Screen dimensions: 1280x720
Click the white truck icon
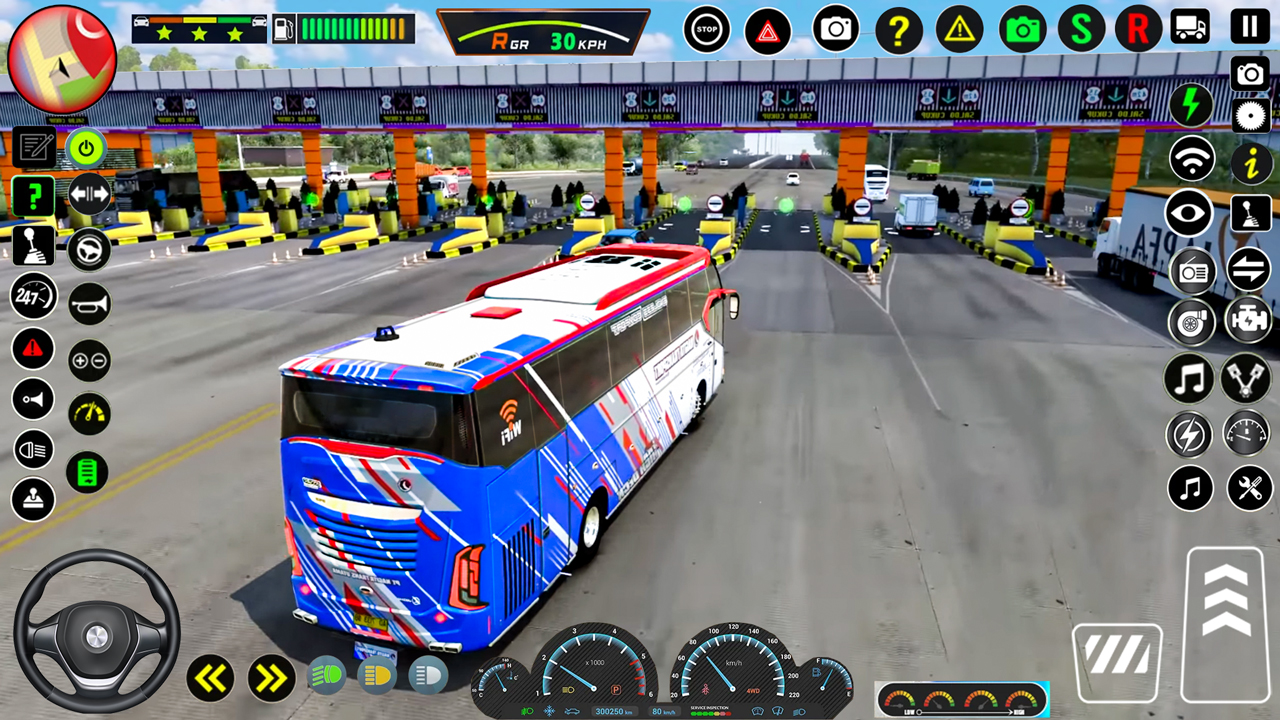(1190, 27)
